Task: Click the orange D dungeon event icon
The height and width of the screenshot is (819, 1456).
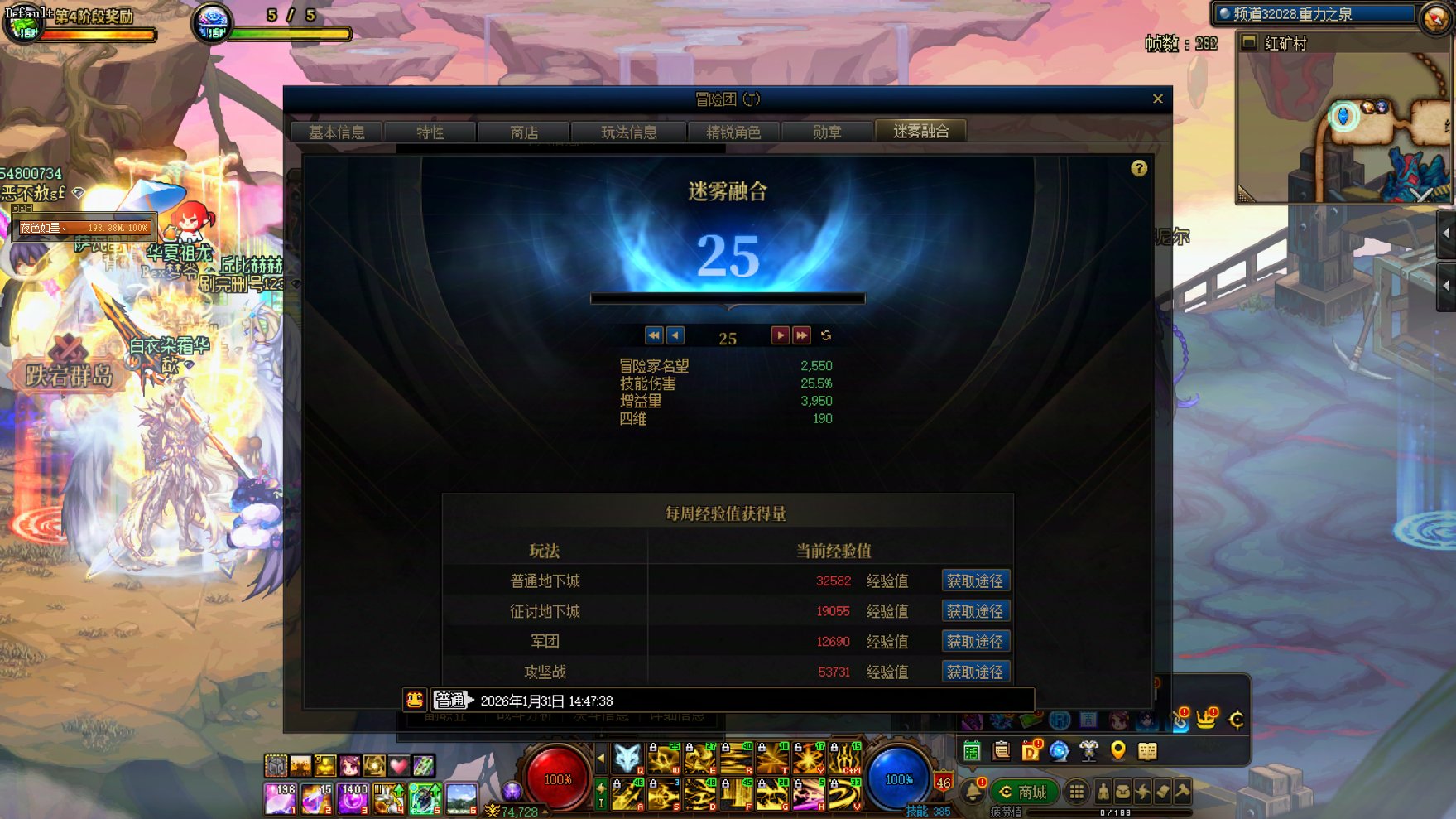Action: pos(1031,752)
